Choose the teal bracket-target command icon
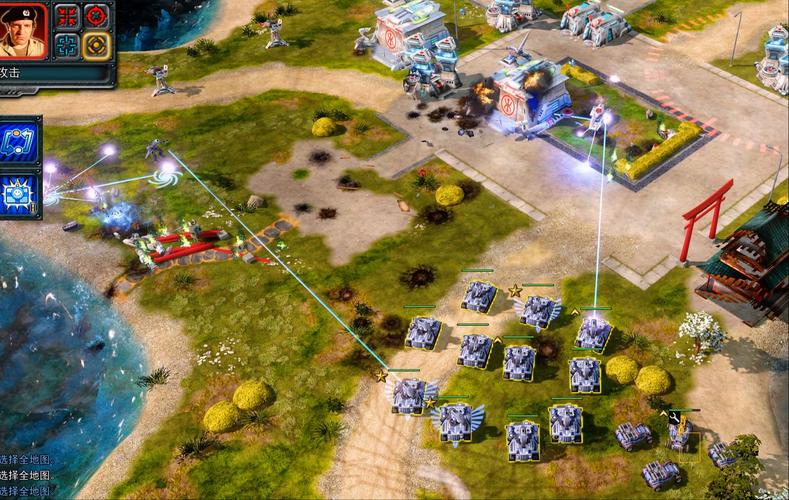This screenshot has height=500, width=789. tap(67, 45)
